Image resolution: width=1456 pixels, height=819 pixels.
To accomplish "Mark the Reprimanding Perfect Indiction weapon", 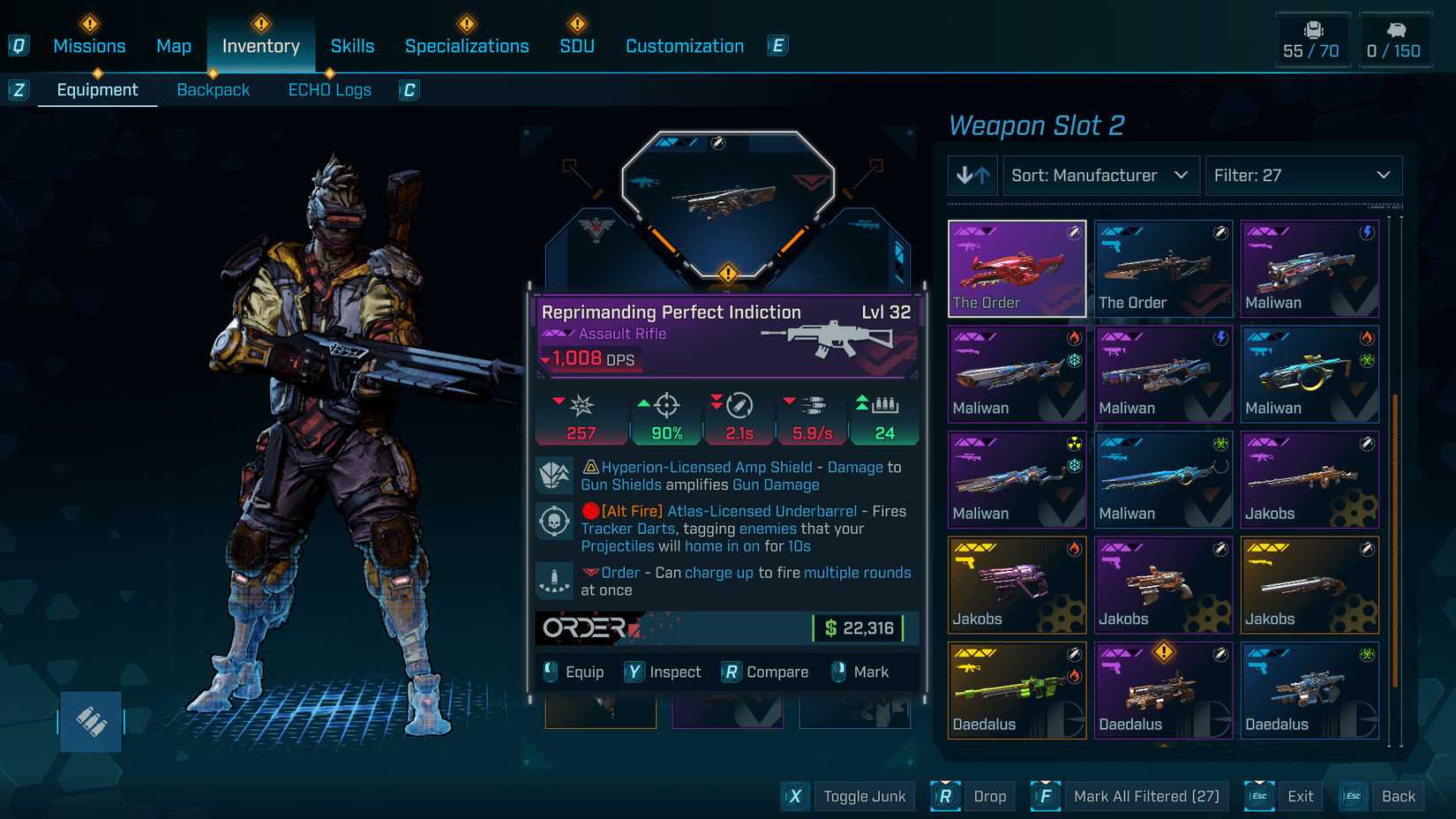I will [860, 672].
